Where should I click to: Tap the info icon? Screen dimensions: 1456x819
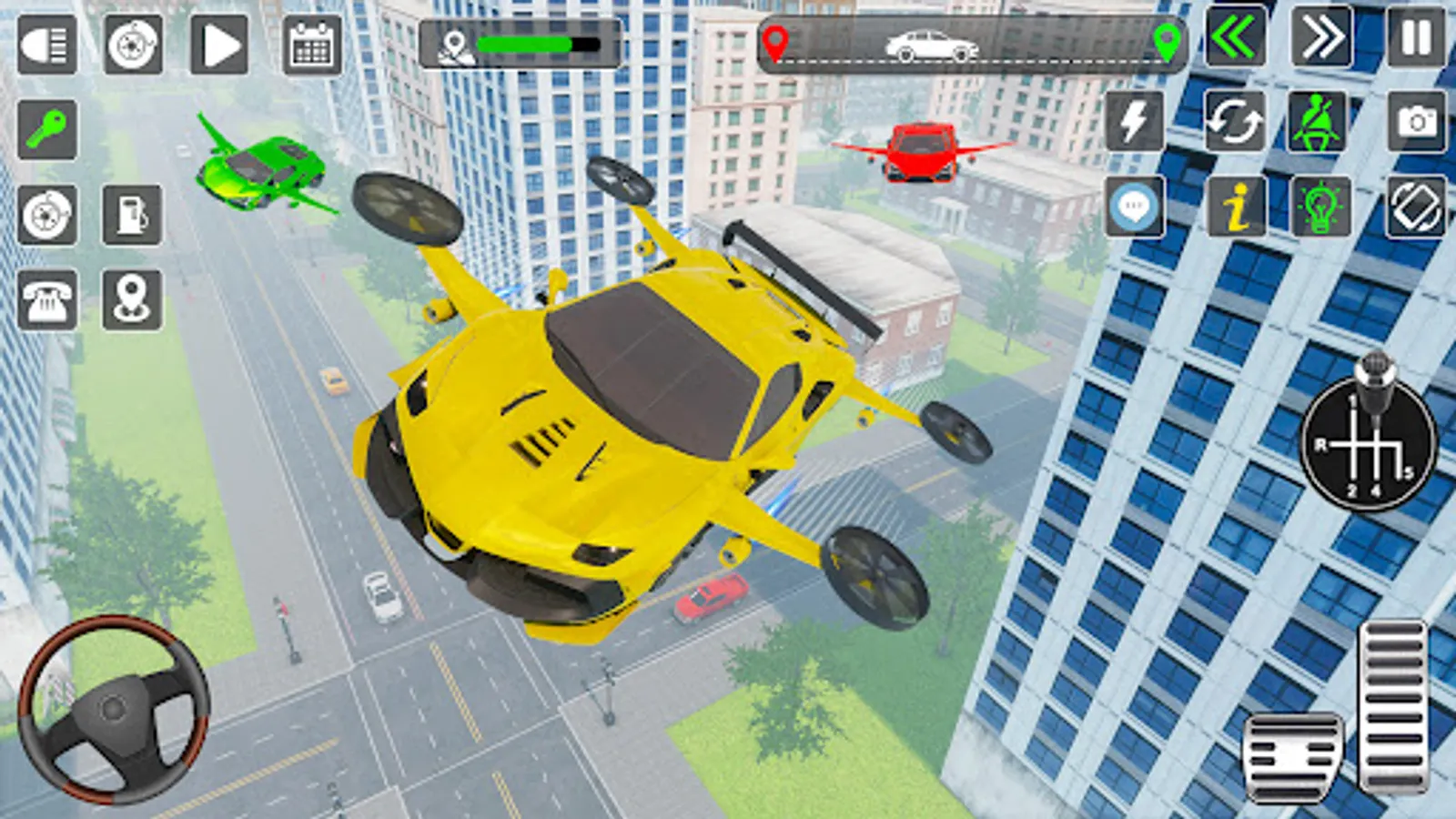(x=1236, y=207)
